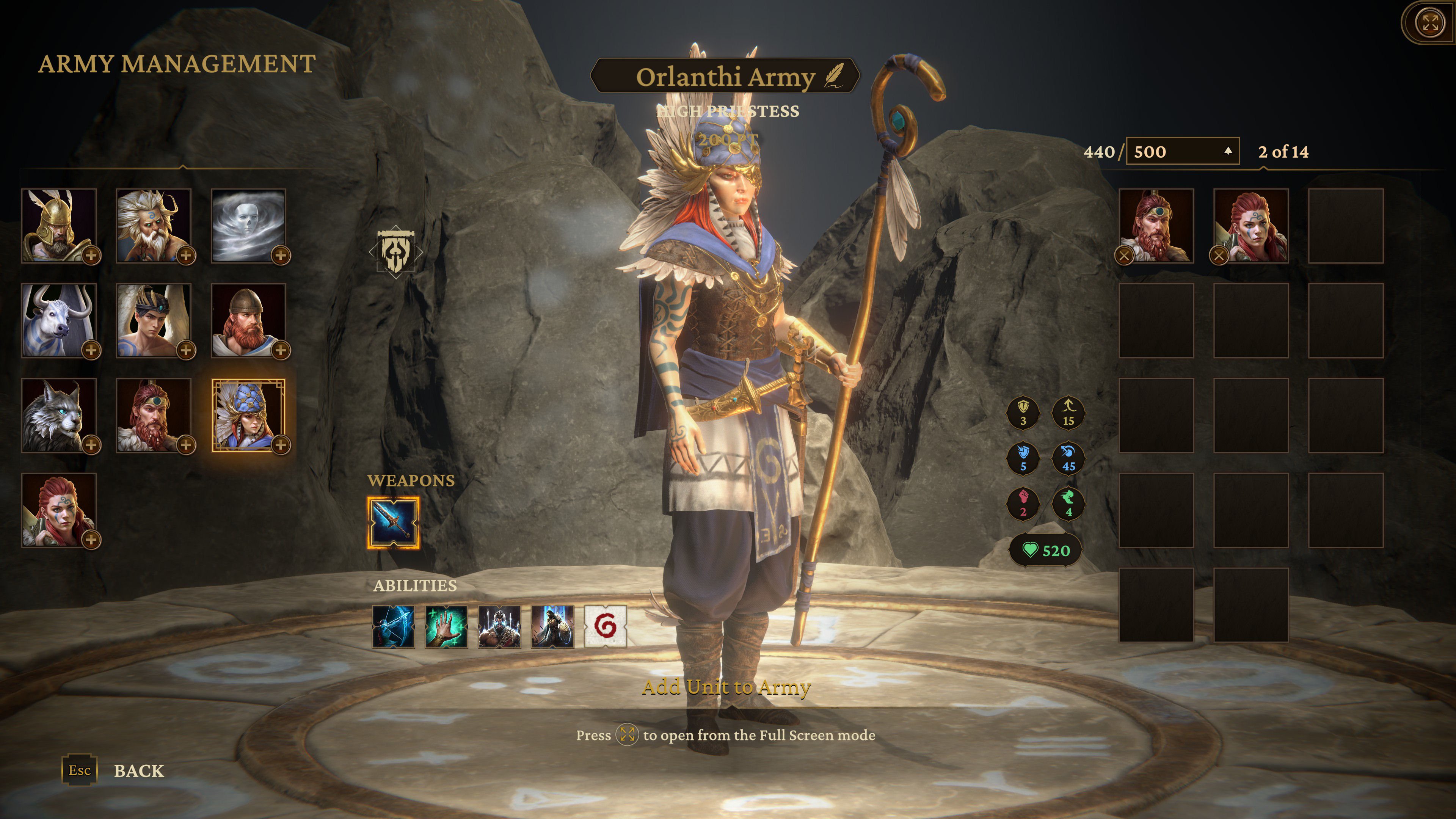Image resolution: width=1456 pixels, height=819 pixels.
Task: Remove the red-bearded chieftain from the army
Action: pos(1124,256)
